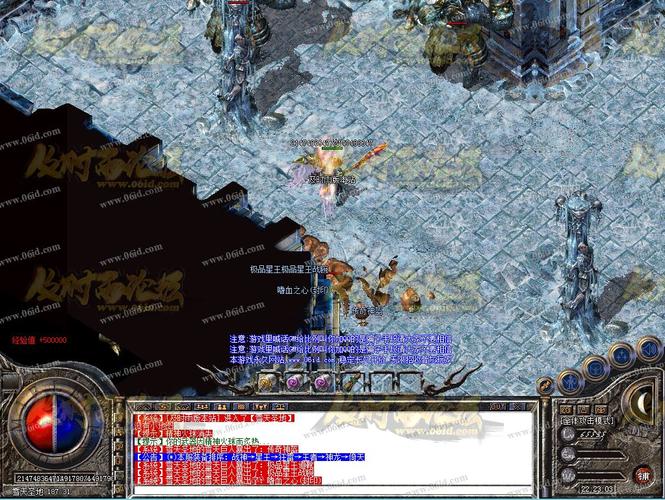The image size is (665, 500).
Task: Click the red 练 round button
Action: (641, 473)
